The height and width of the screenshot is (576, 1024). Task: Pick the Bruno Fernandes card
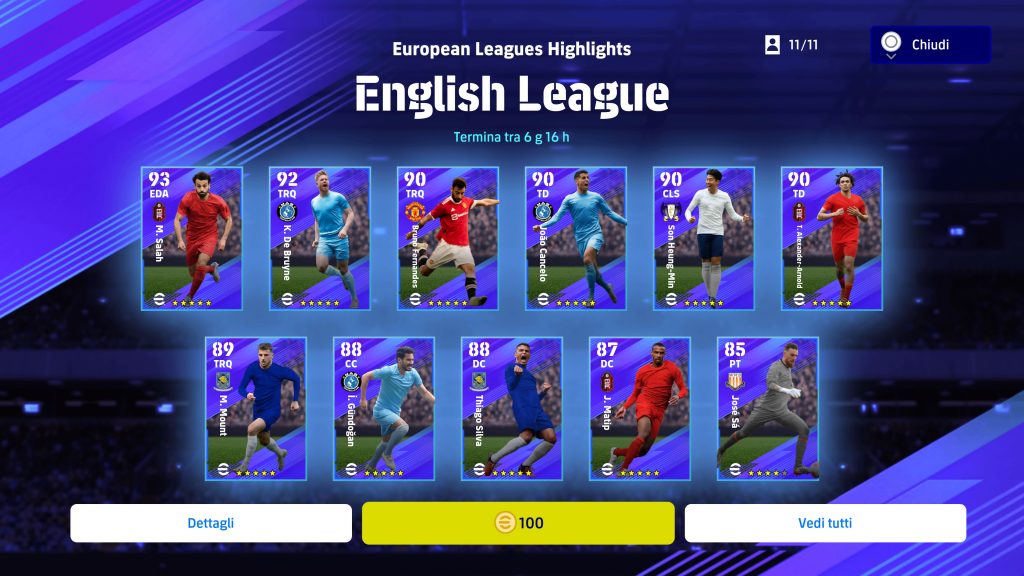coord(448,238)
